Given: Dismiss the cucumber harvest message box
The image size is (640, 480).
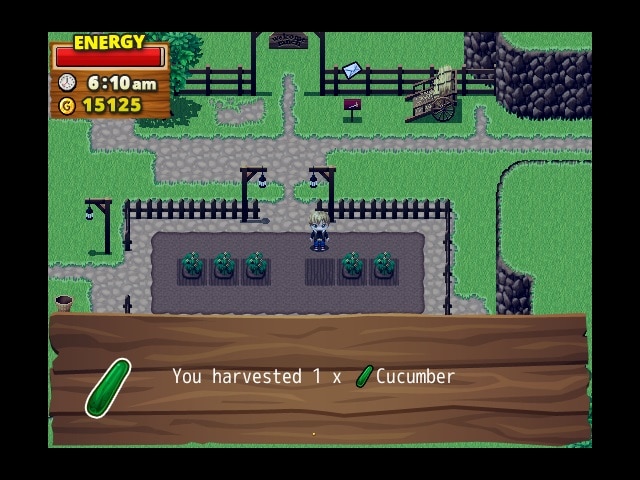Looking at the screenshot, I should click(x=318, y=378).
